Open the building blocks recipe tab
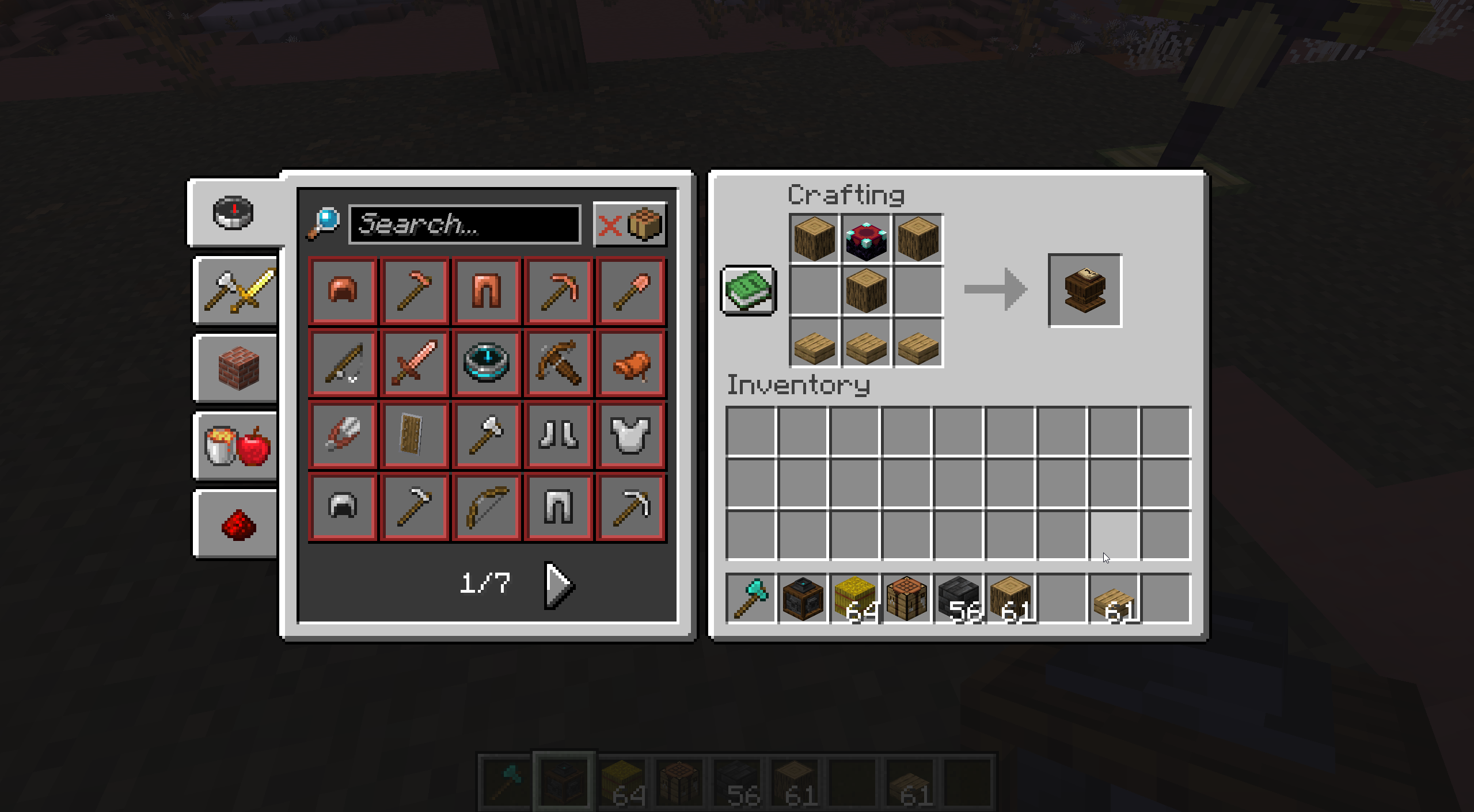The height and width of the screenshot is (812, 1474). 237,368
